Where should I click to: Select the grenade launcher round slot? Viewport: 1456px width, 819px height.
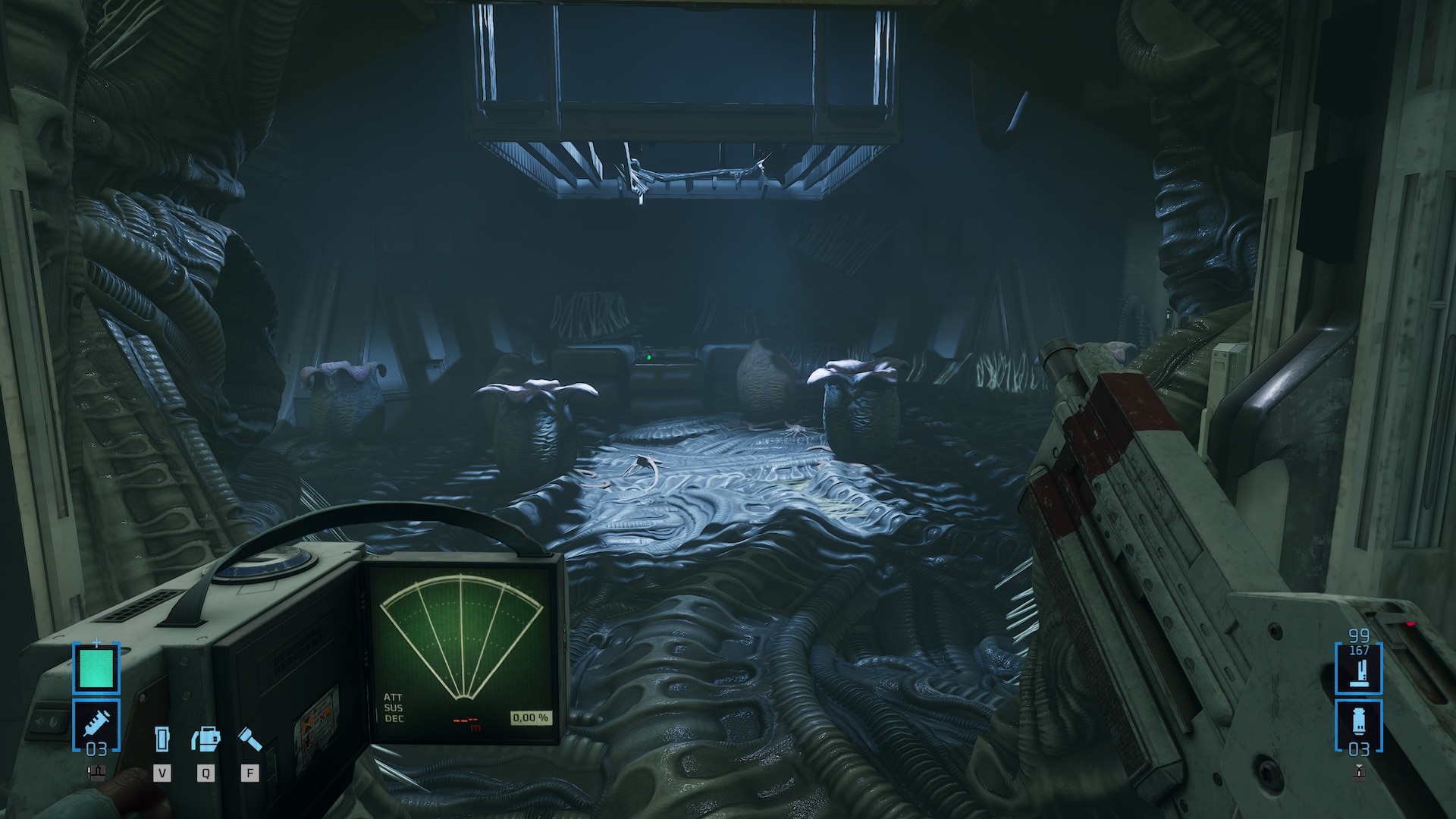pyautogui.click(x=1358, y=726)
